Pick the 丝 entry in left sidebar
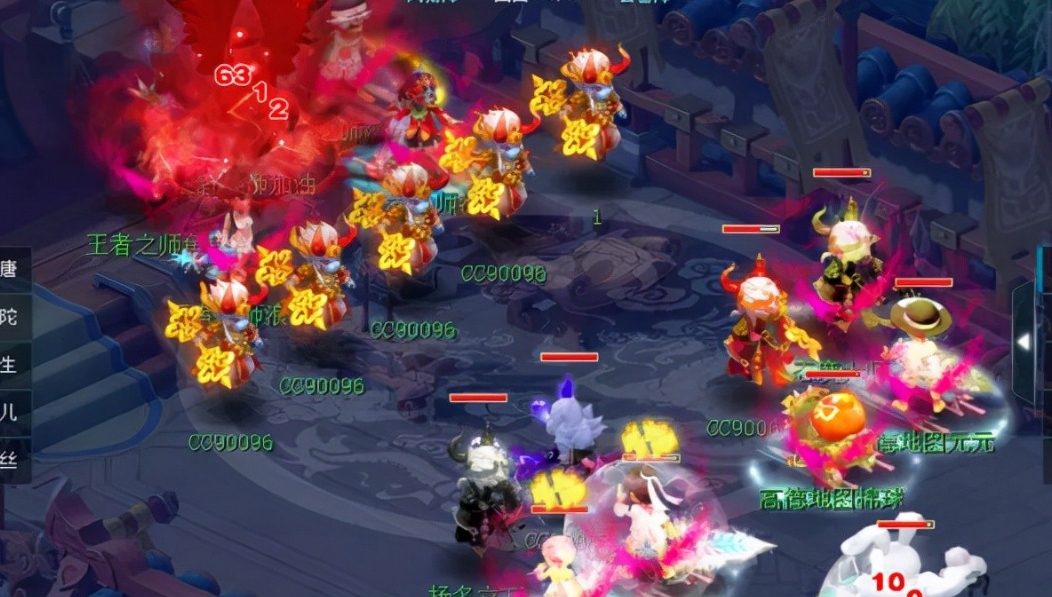 12,460
